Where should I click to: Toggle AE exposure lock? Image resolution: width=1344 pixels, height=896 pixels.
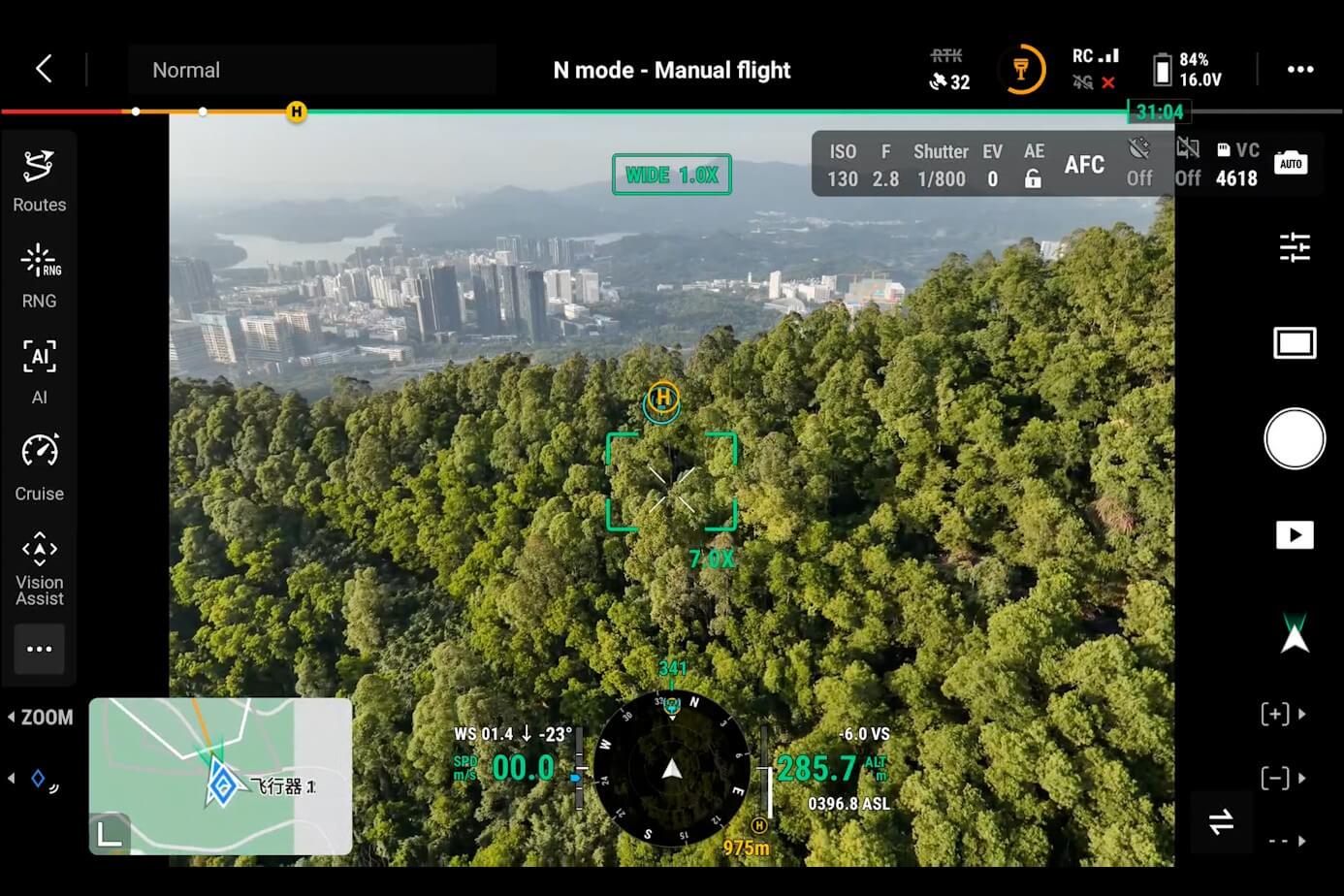pyautogui.click(x=1033, y=164)
